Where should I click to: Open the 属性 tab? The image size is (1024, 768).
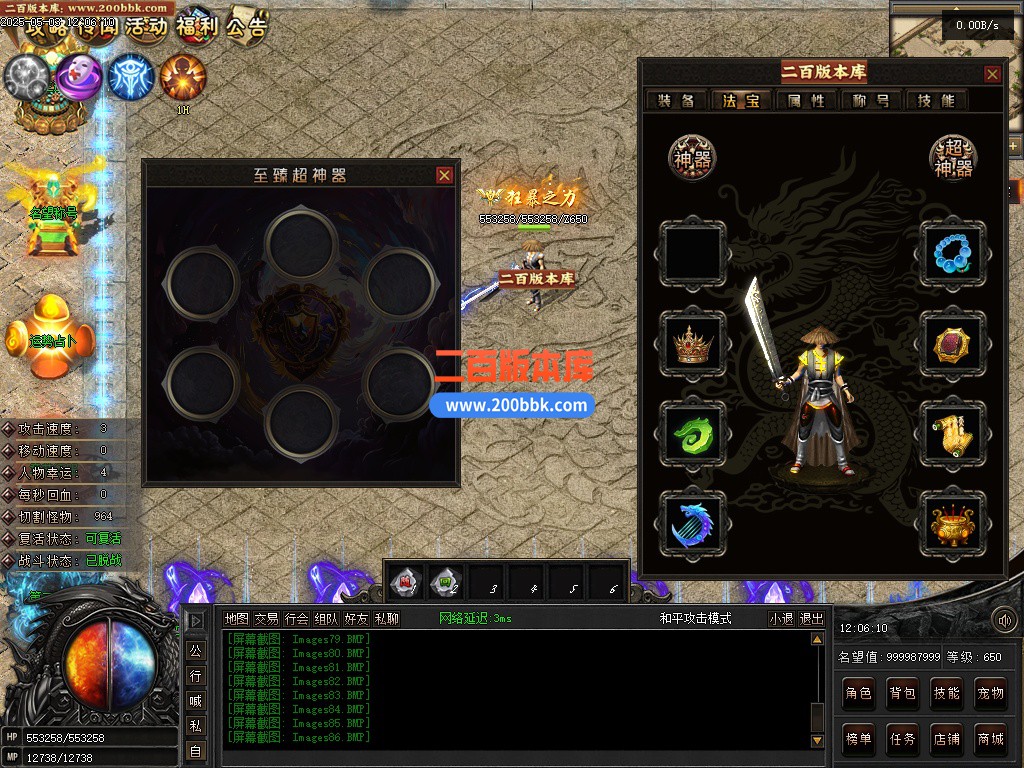tap(806, 100)
